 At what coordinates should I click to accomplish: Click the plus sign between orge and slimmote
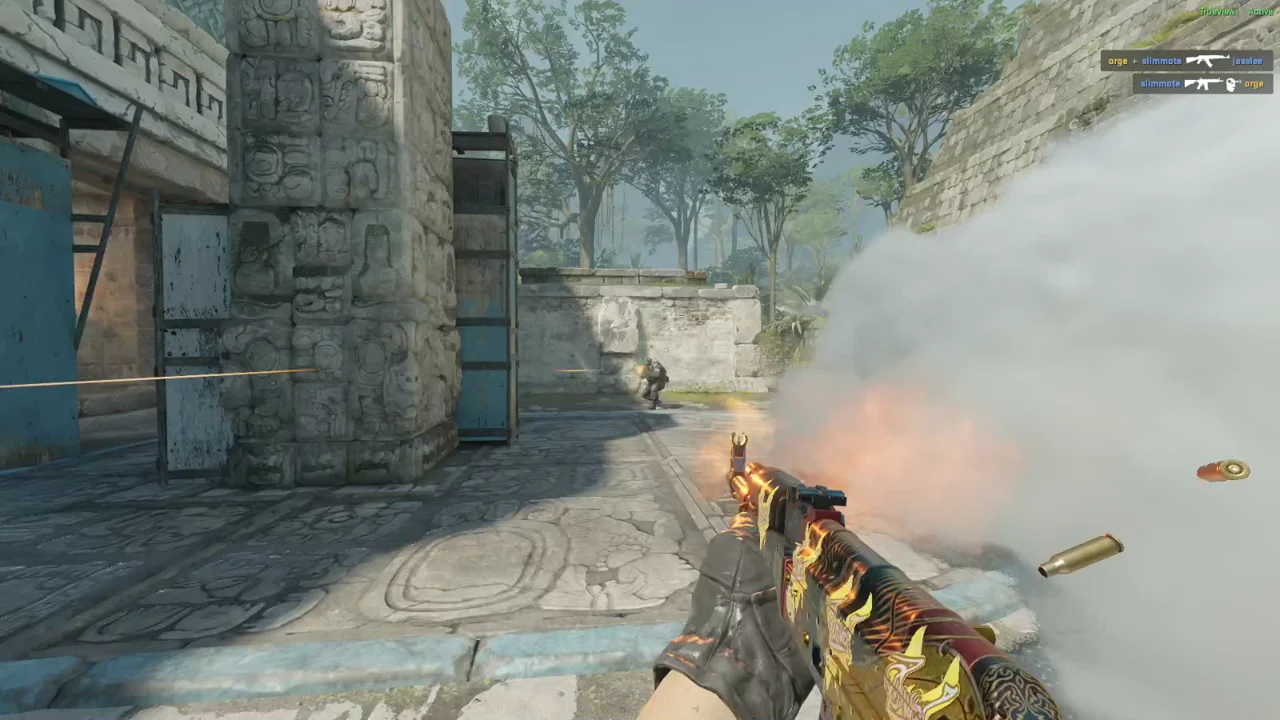click(x=1135, y=60)
